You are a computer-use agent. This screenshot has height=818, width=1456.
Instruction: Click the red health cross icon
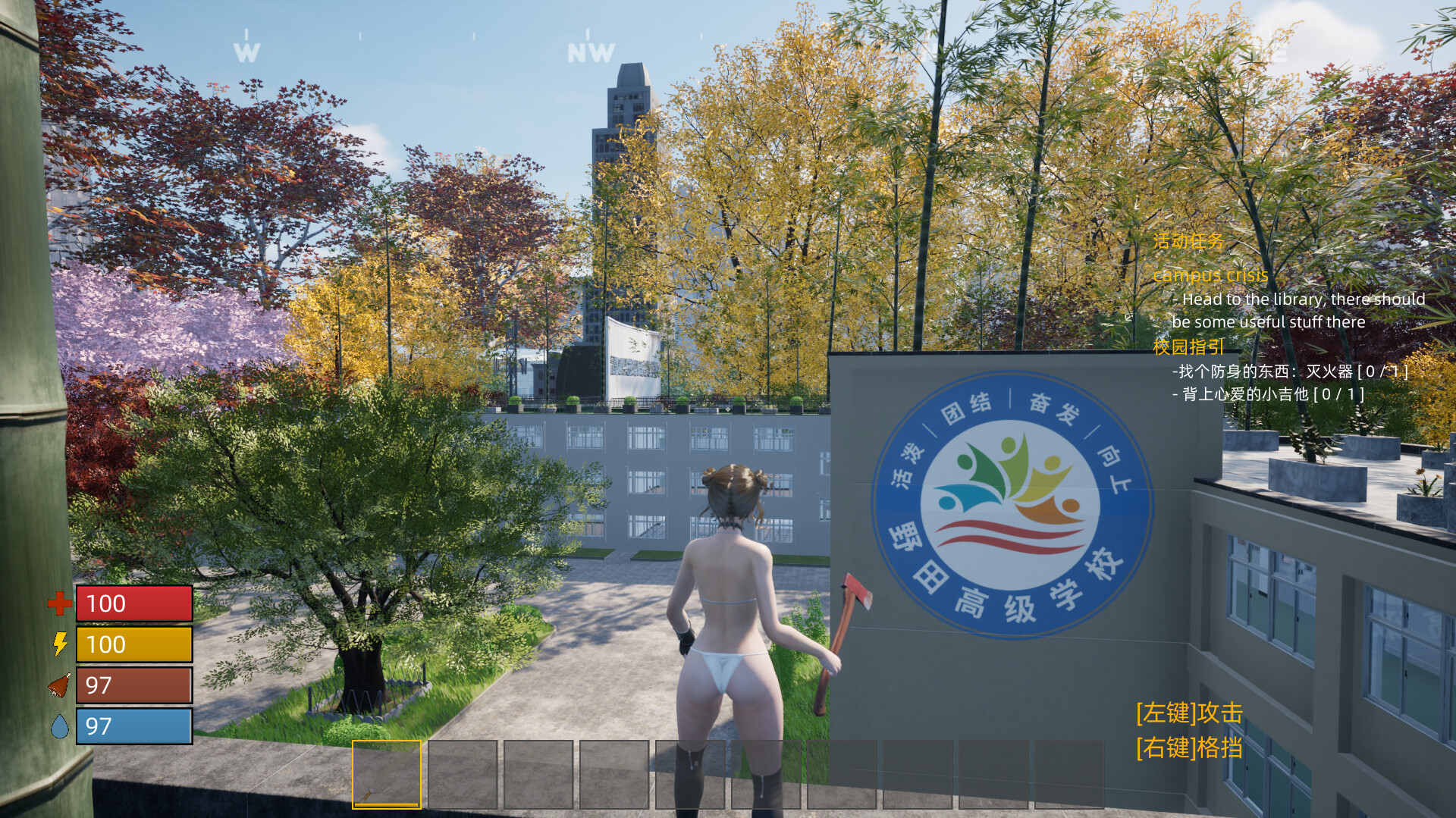tap(59, 604)
